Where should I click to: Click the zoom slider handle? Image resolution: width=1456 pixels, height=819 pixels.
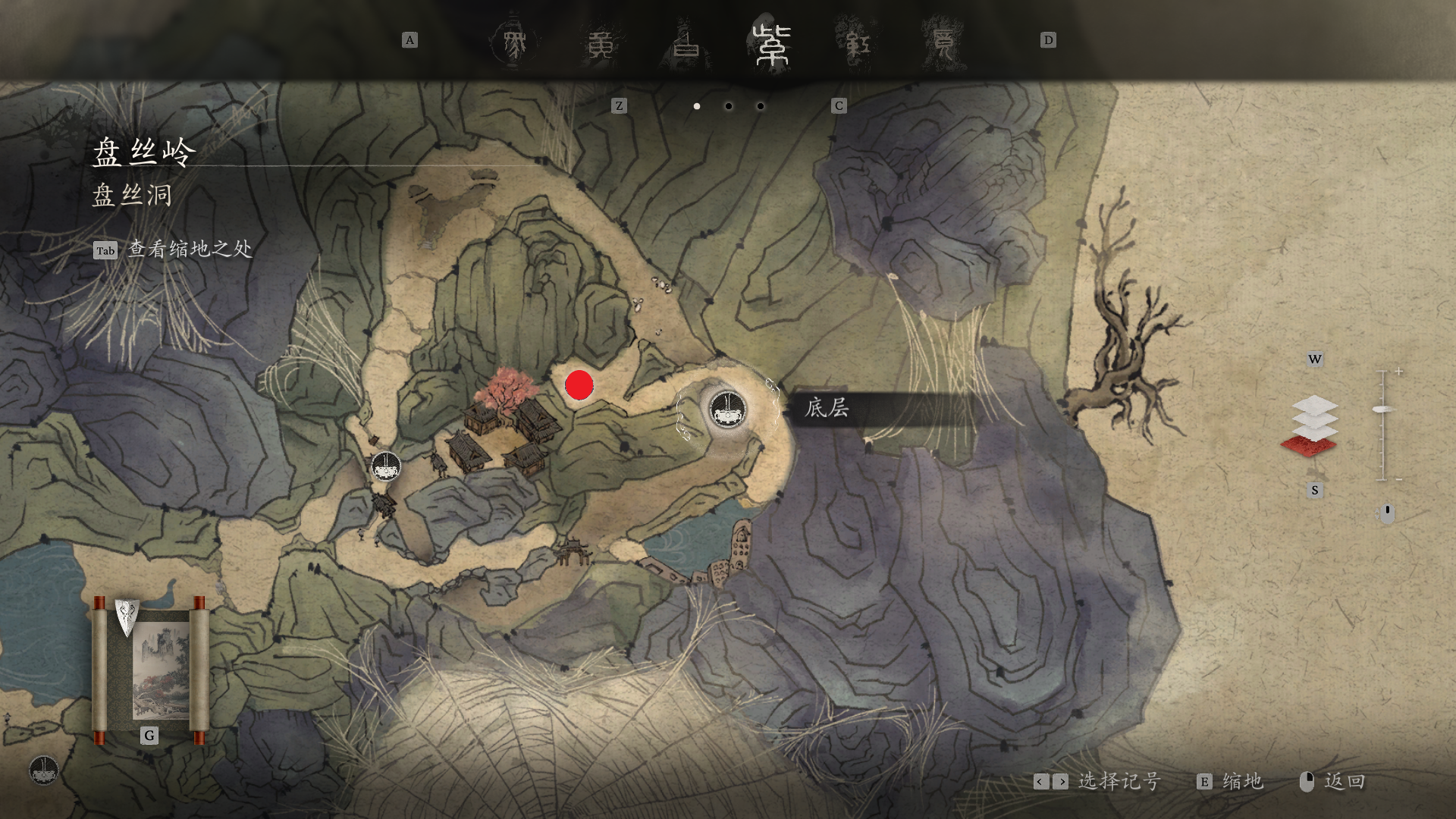tap(1383, 409)
